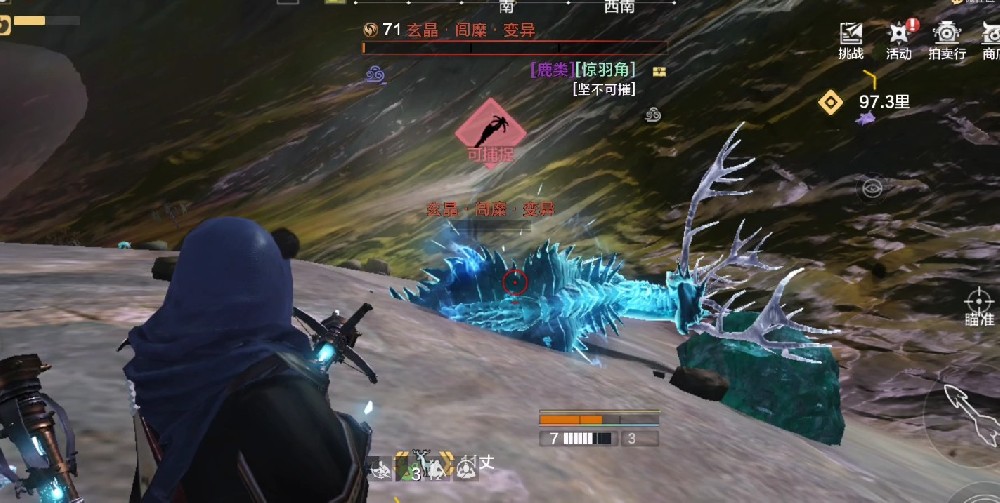Open the 拍卖行 auction house
Viewport: 1000px width, 503px height.
(x=946, y=40)
